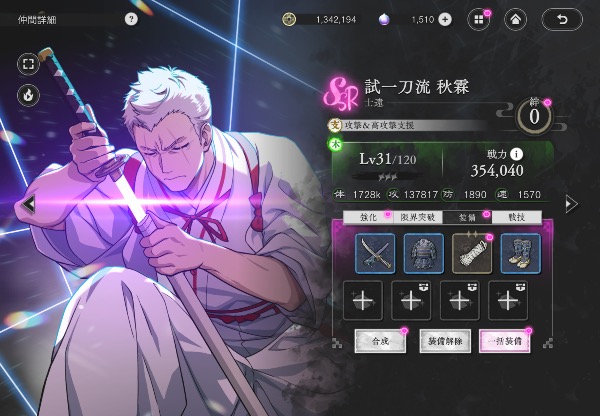The width and height of the screenshot is (600, 416).
Task: Return to the home screen
Action: [x=514, y=19]
